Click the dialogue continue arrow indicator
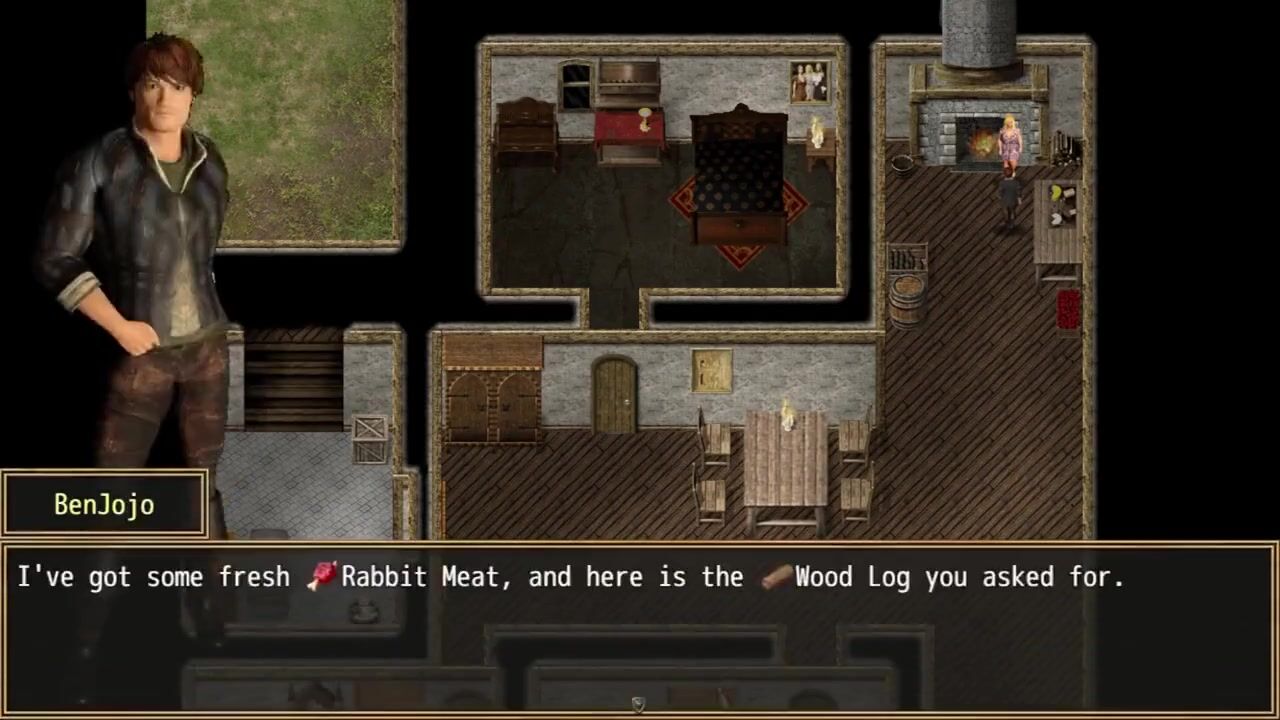The width and height of the screenshot is (1280, 720). [638, 706]
